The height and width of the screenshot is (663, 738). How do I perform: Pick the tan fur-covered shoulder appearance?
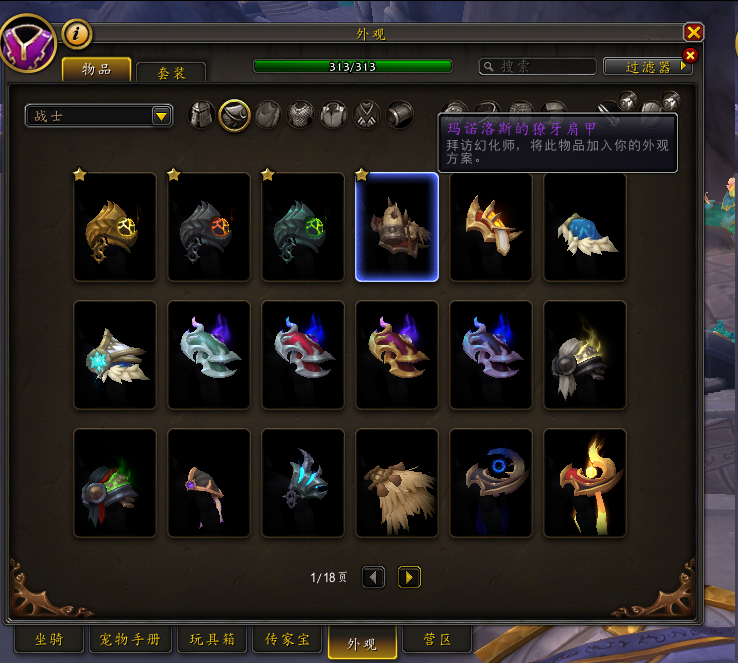[x=397, y=483]
